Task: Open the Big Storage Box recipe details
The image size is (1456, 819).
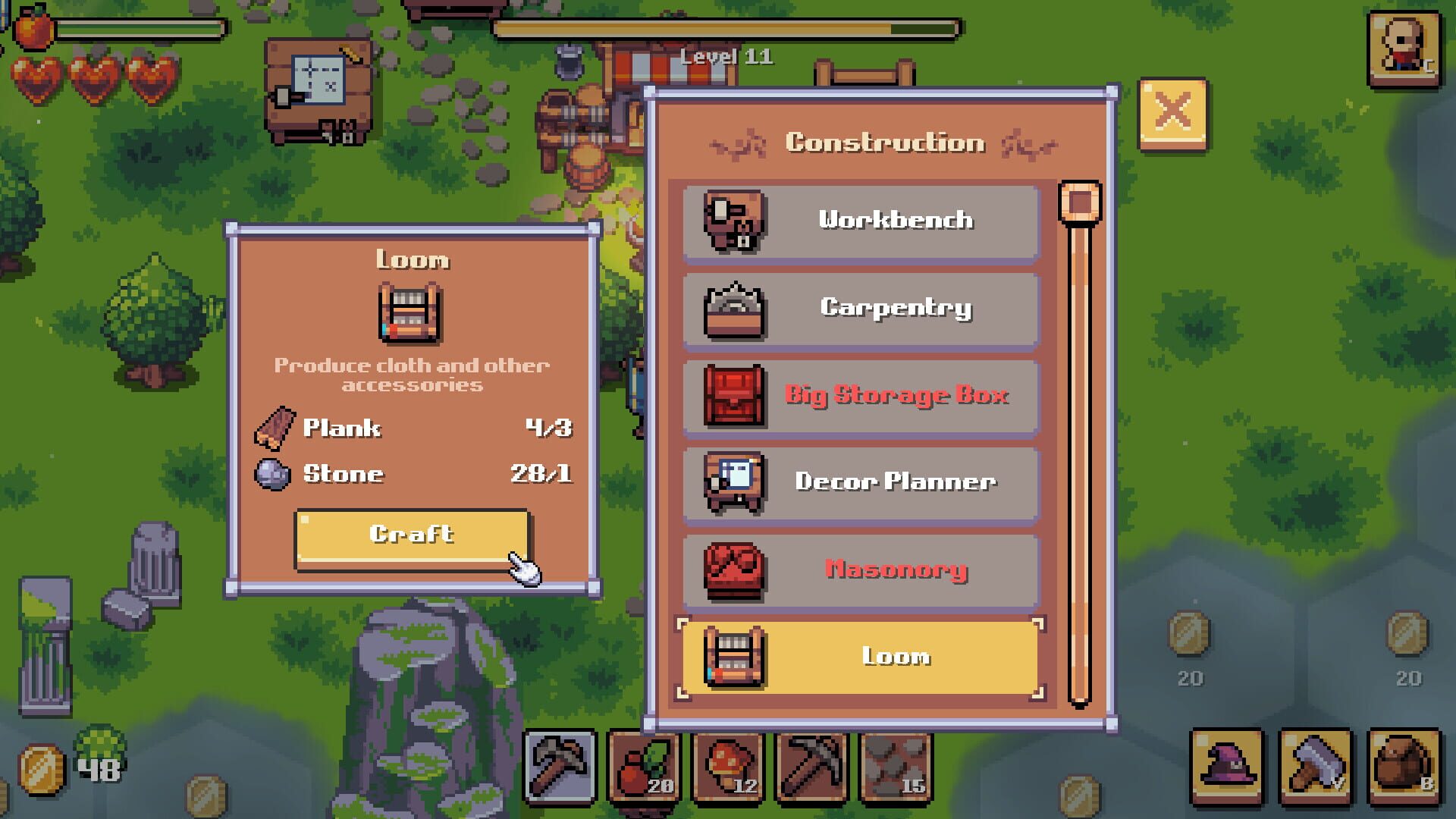Action: coord(861,396)
